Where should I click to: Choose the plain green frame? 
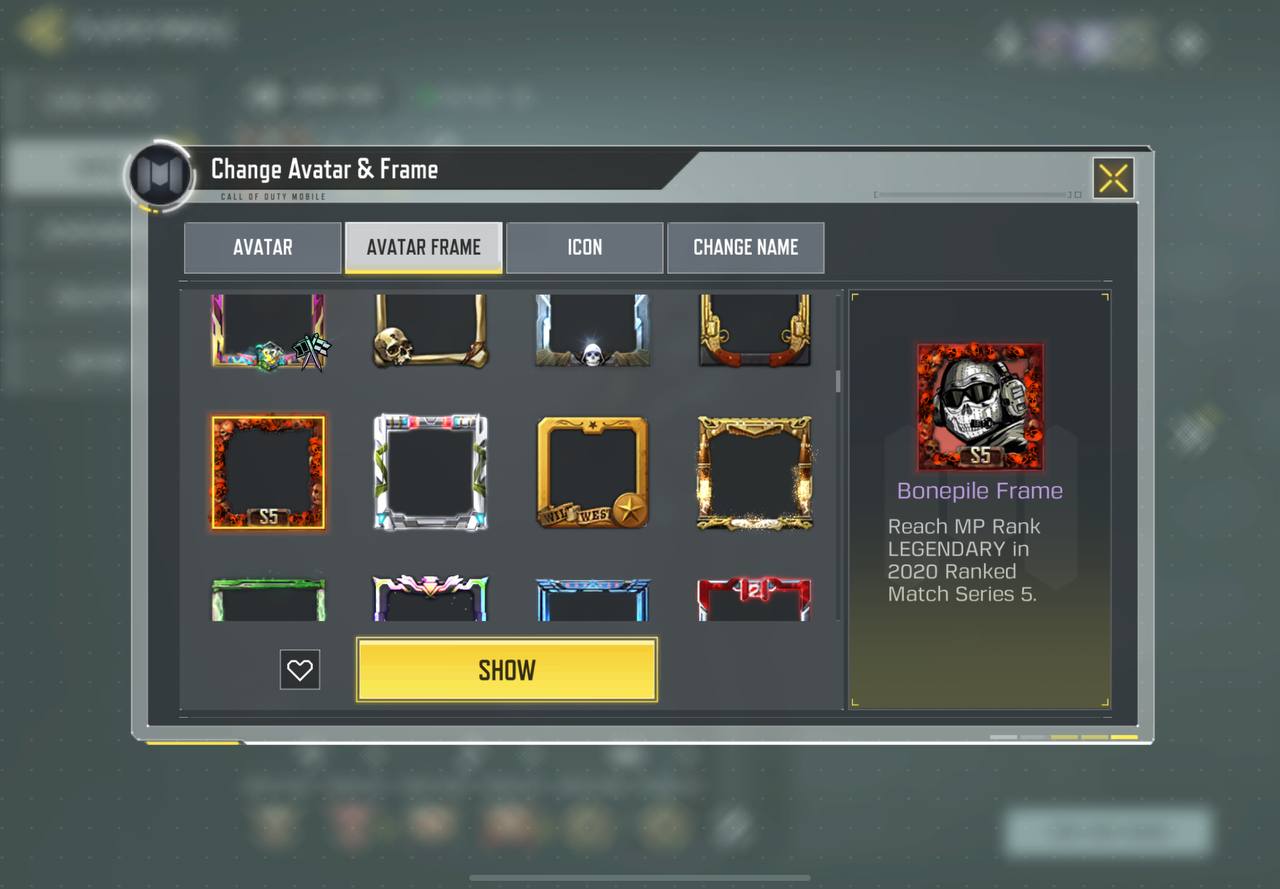[x=268, y=599]
